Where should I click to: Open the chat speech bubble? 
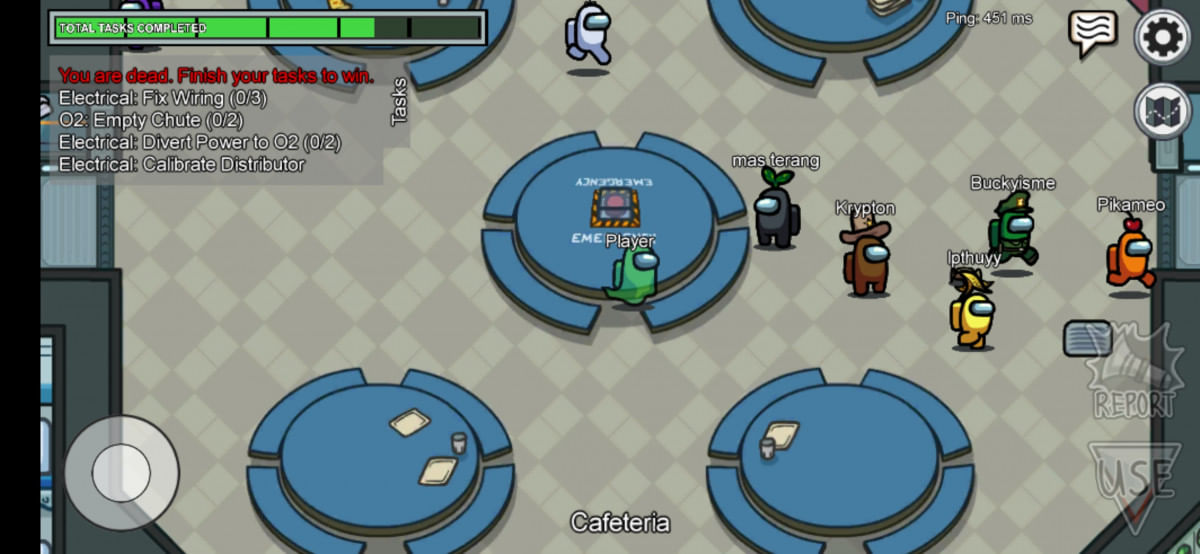coord(1092,33)
